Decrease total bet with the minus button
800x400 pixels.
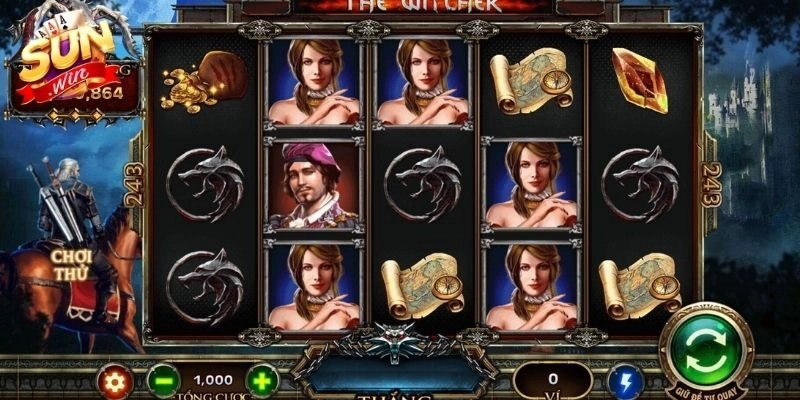coord(163,381)
